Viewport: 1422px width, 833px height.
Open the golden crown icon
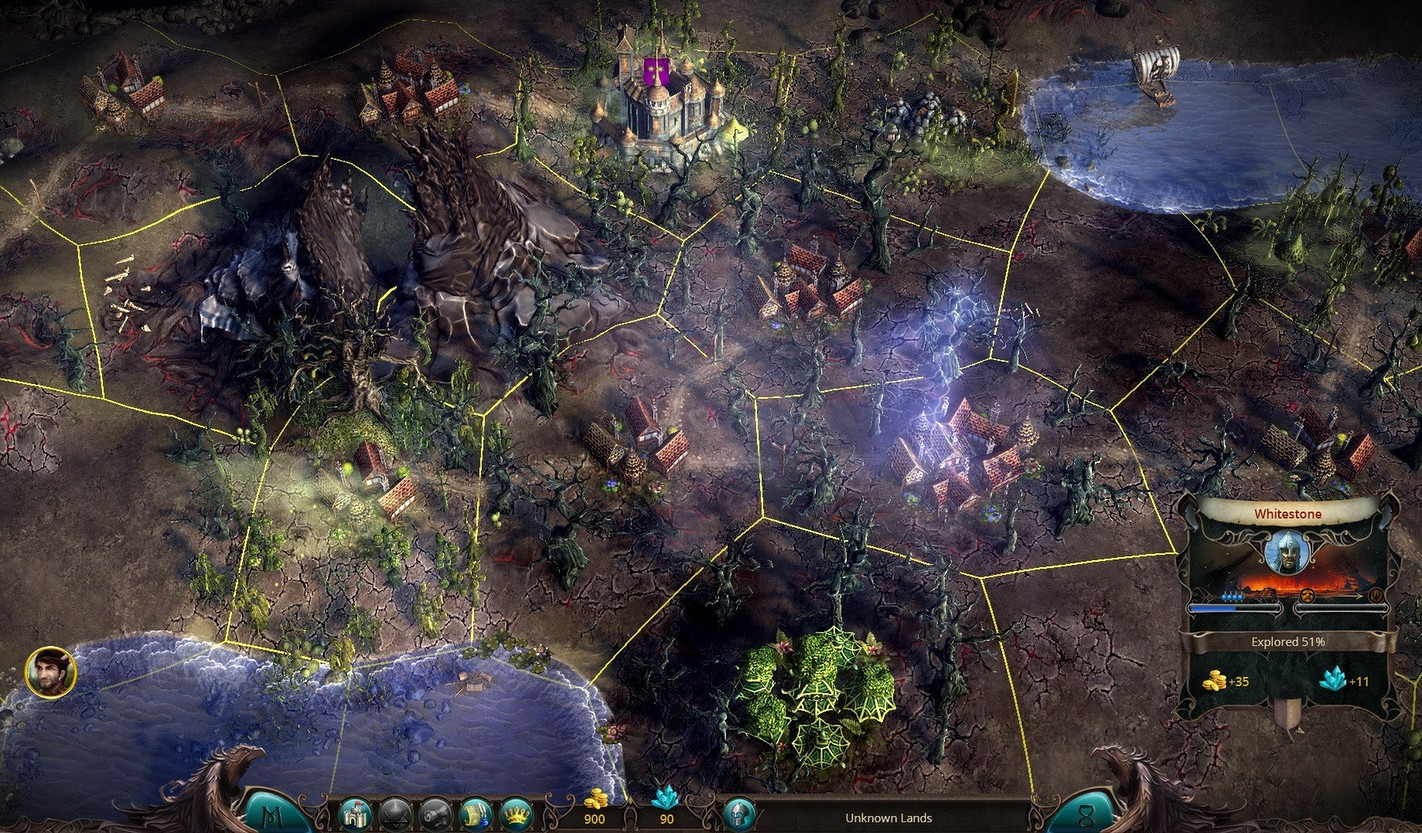[x=515, y=813]
